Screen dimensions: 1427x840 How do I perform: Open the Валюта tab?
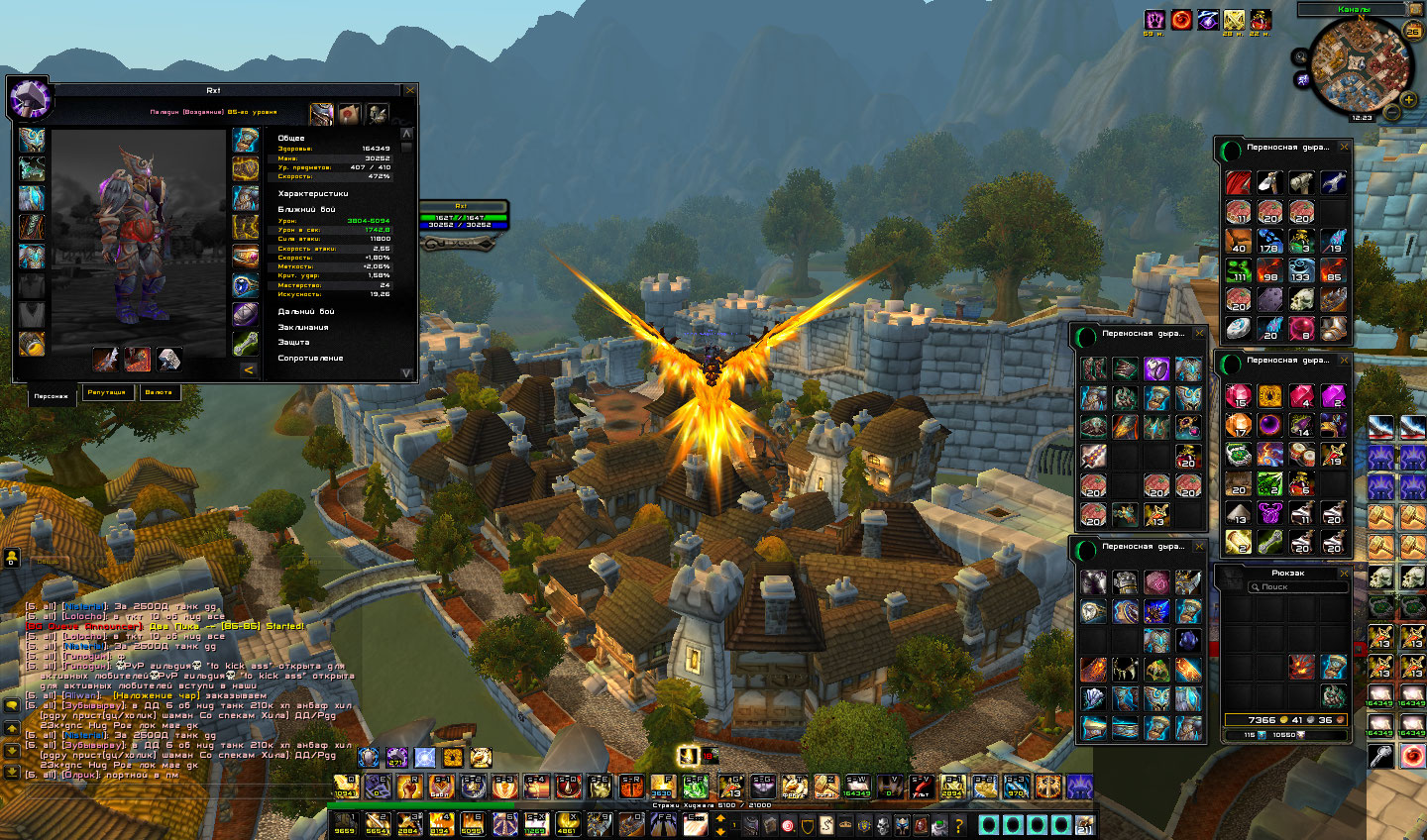coord(159,392)
